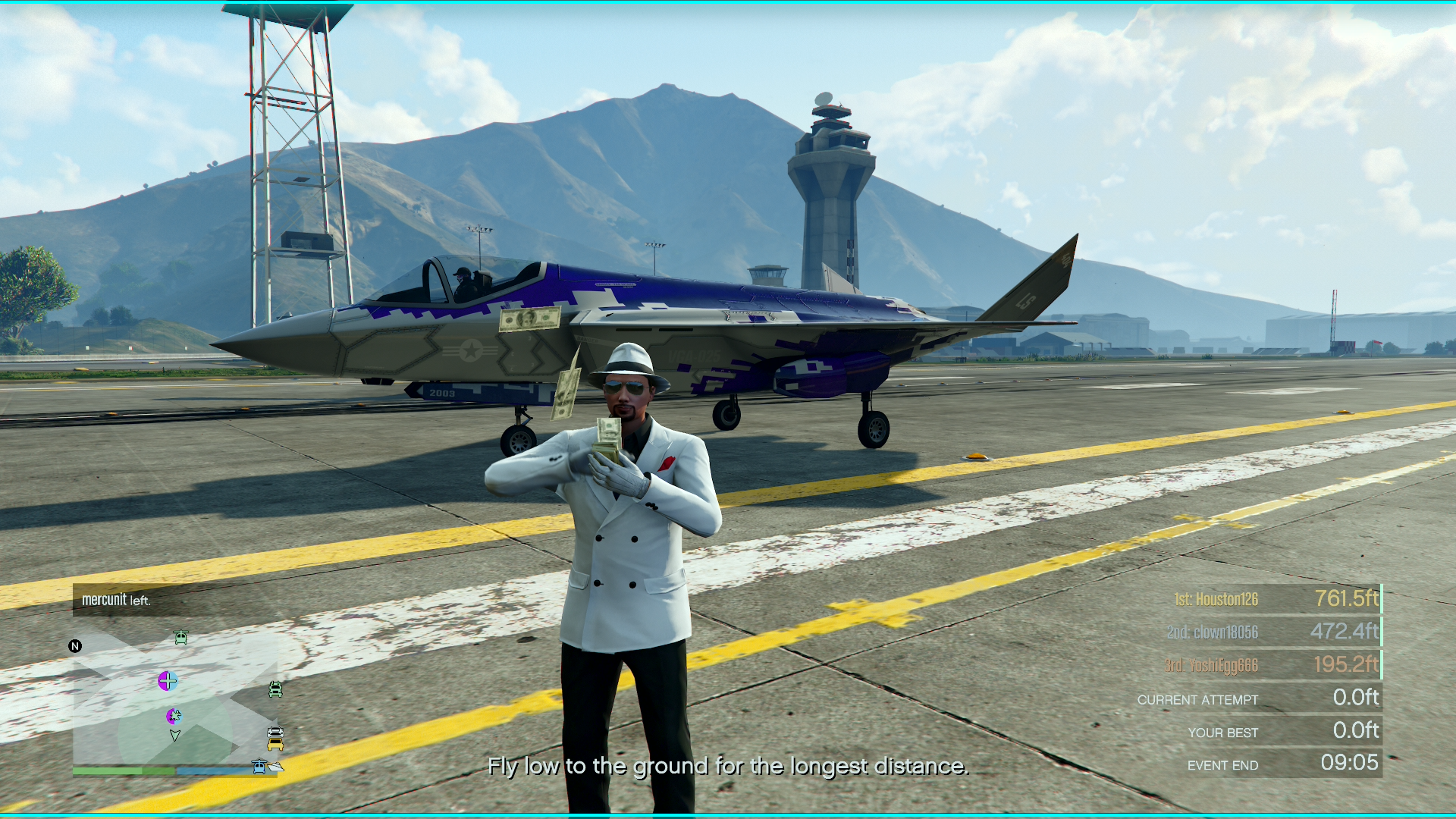
Task: Click the white car blip on the minimap
Action: pyautogui.click(x=275, y=733)
